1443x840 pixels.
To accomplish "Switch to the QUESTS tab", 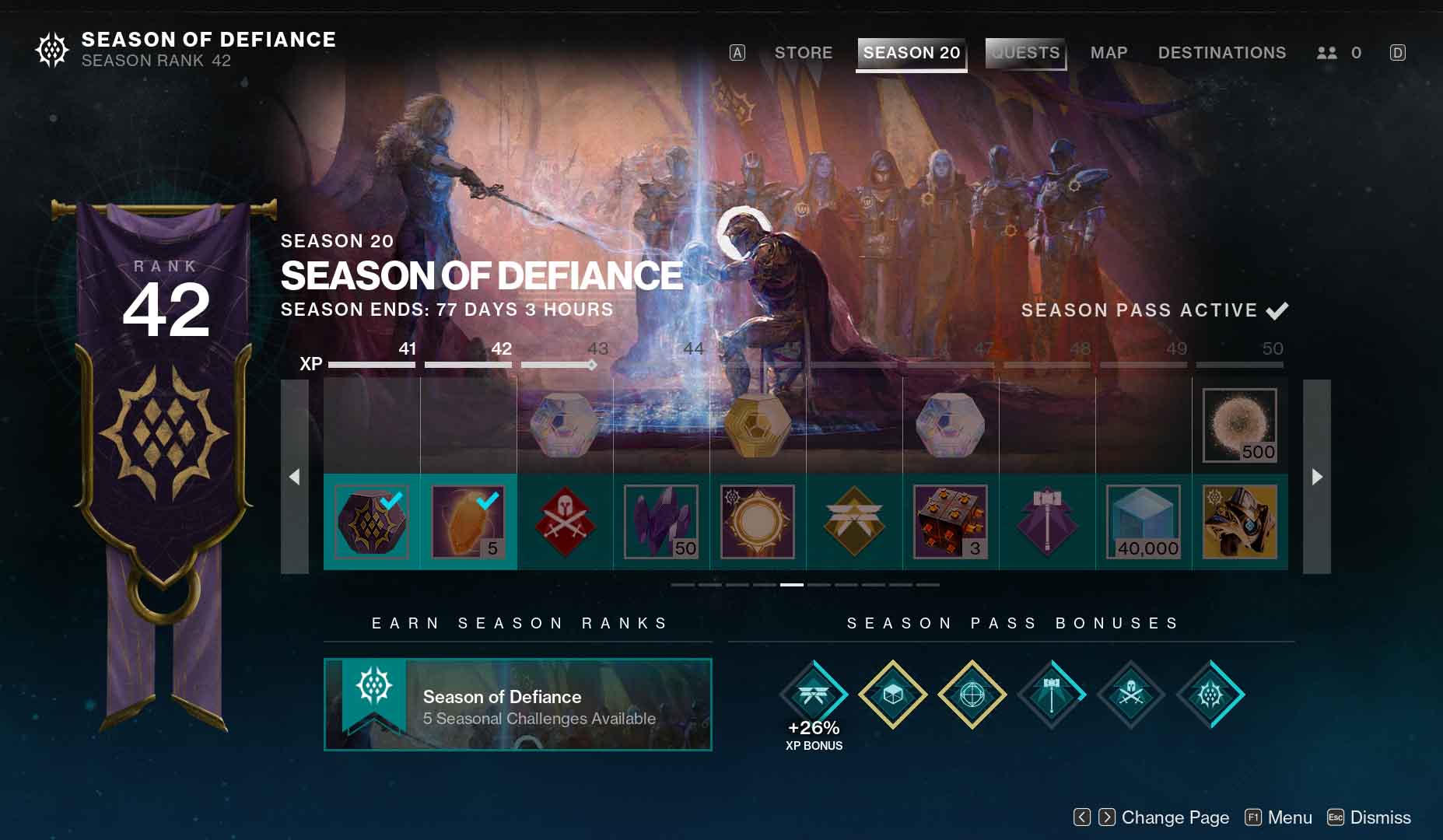I will pyautogui.click(x=1024, y=52).
